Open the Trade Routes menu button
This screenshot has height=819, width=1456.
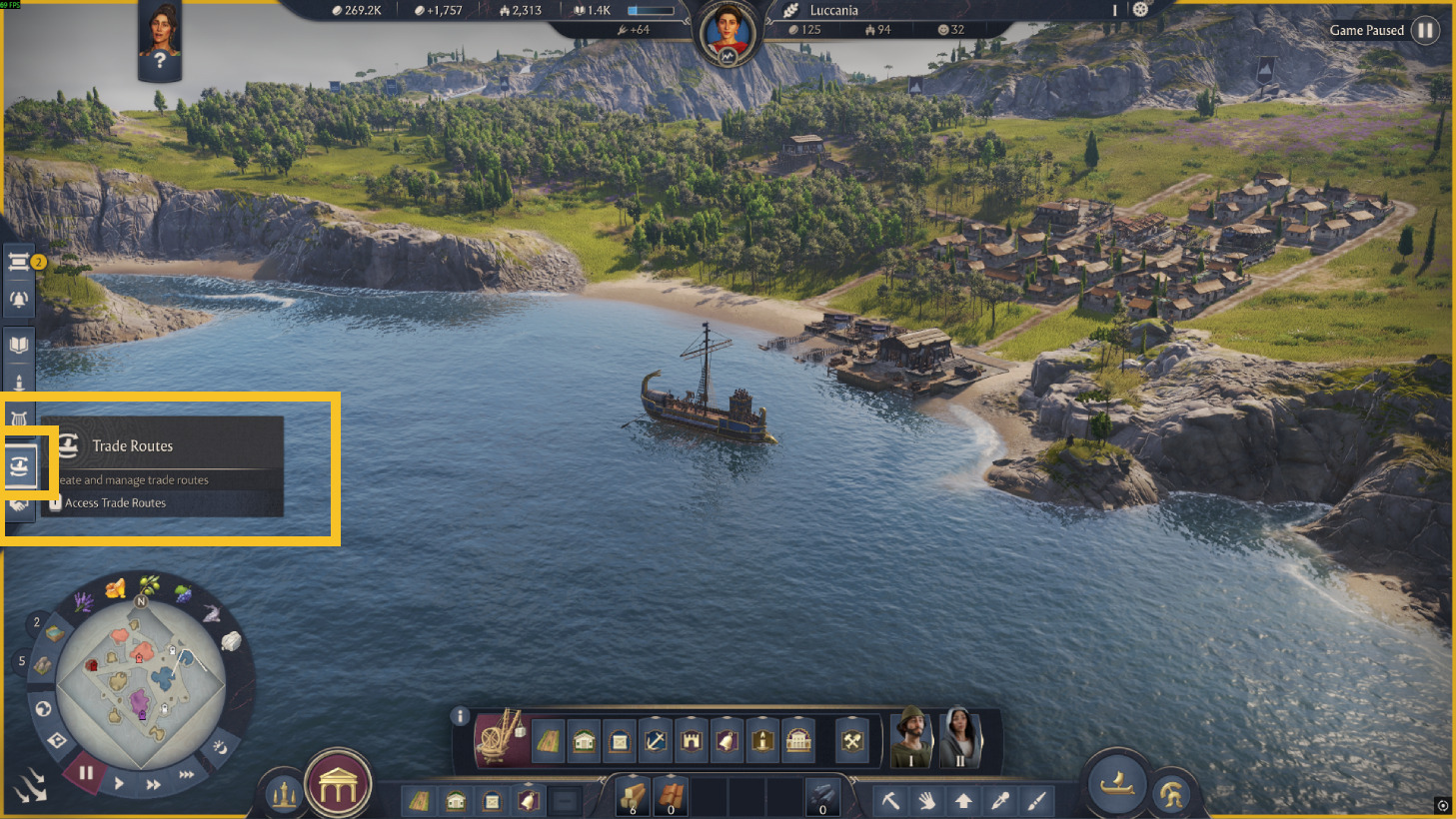[21, 465]
